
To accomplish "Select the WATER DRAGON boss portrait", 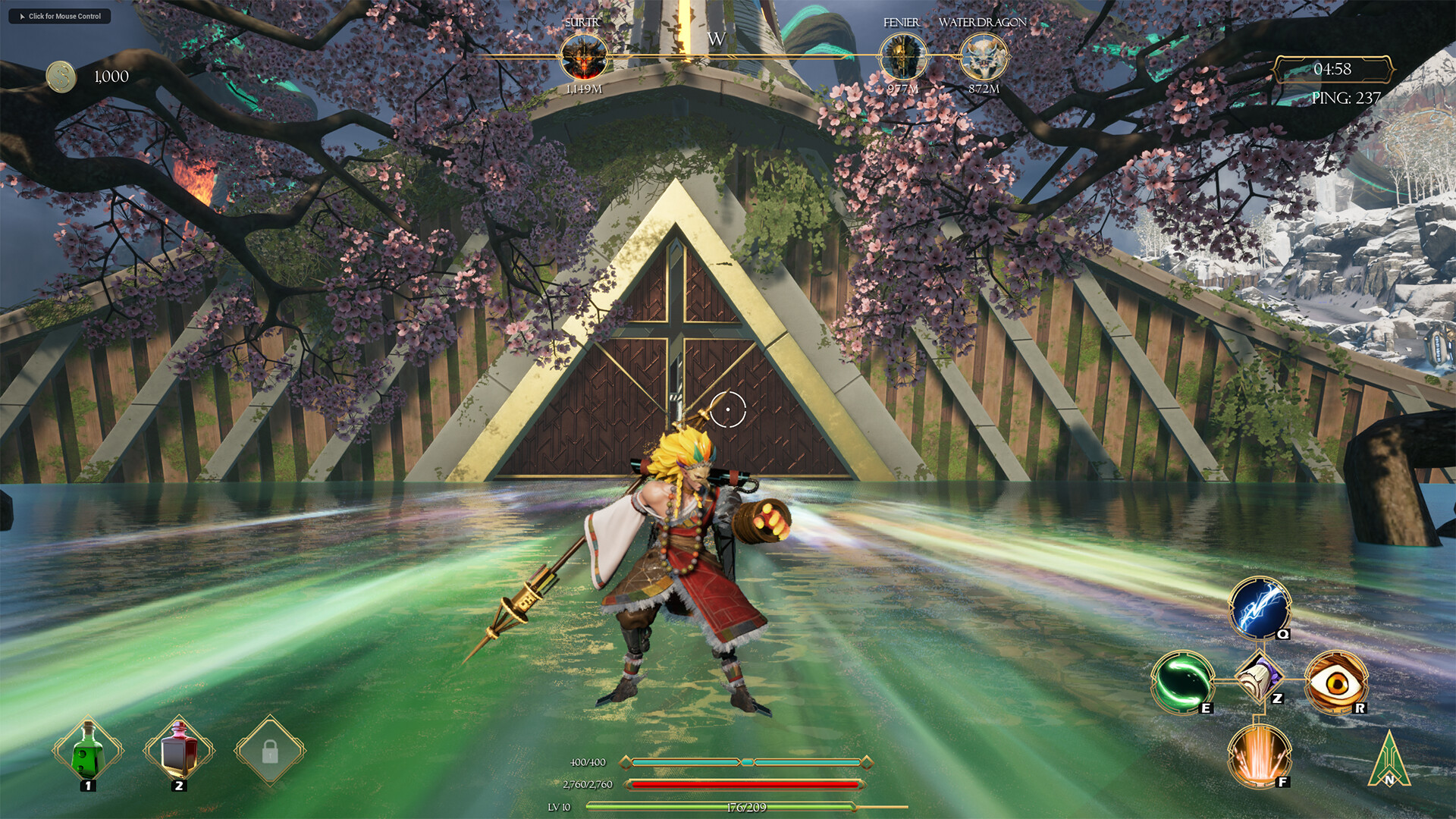I will point(983,58).
